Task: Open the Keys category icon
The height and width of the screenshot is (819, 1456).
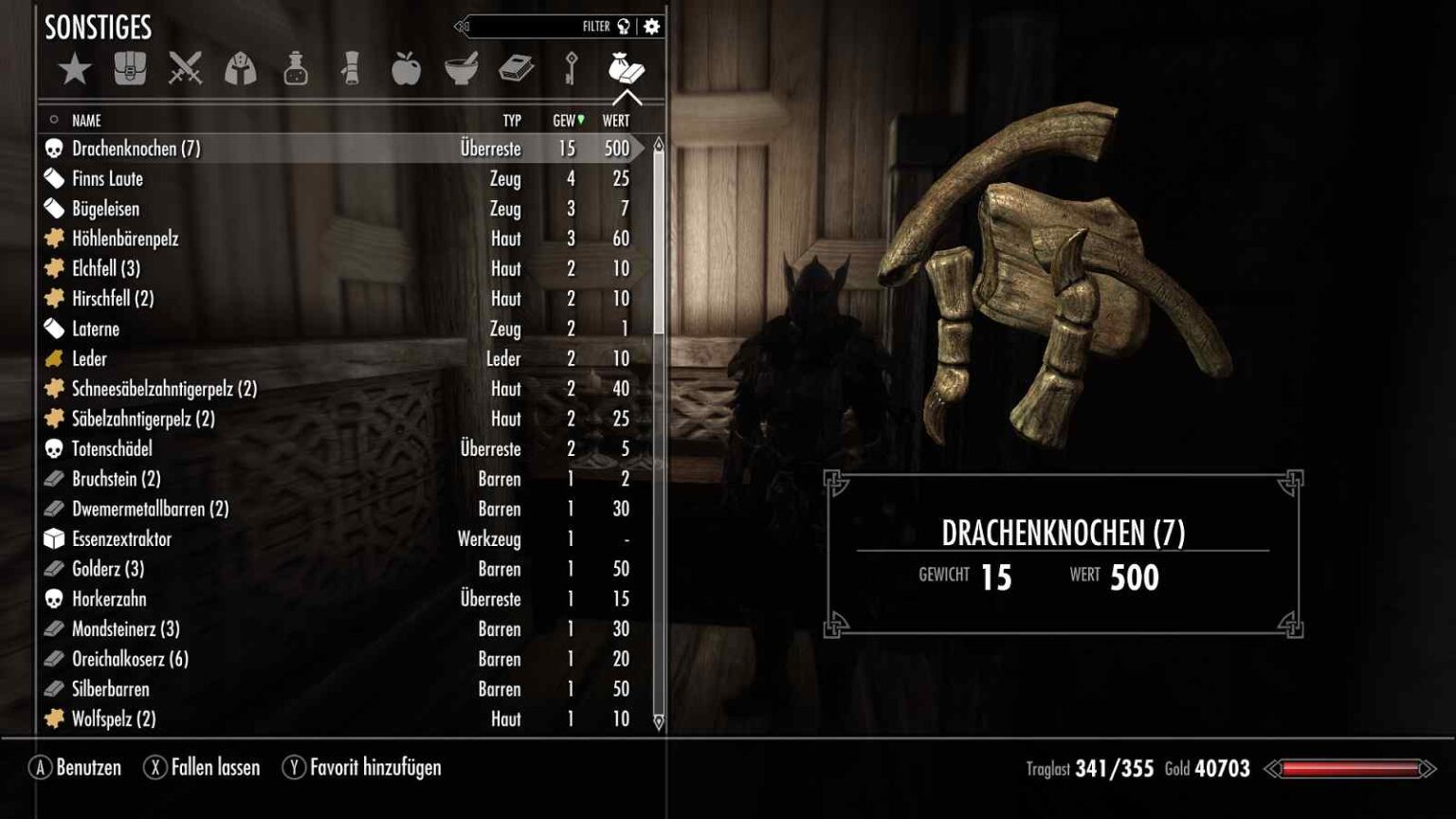Action: pyautogui.click(x=572, y=69)
